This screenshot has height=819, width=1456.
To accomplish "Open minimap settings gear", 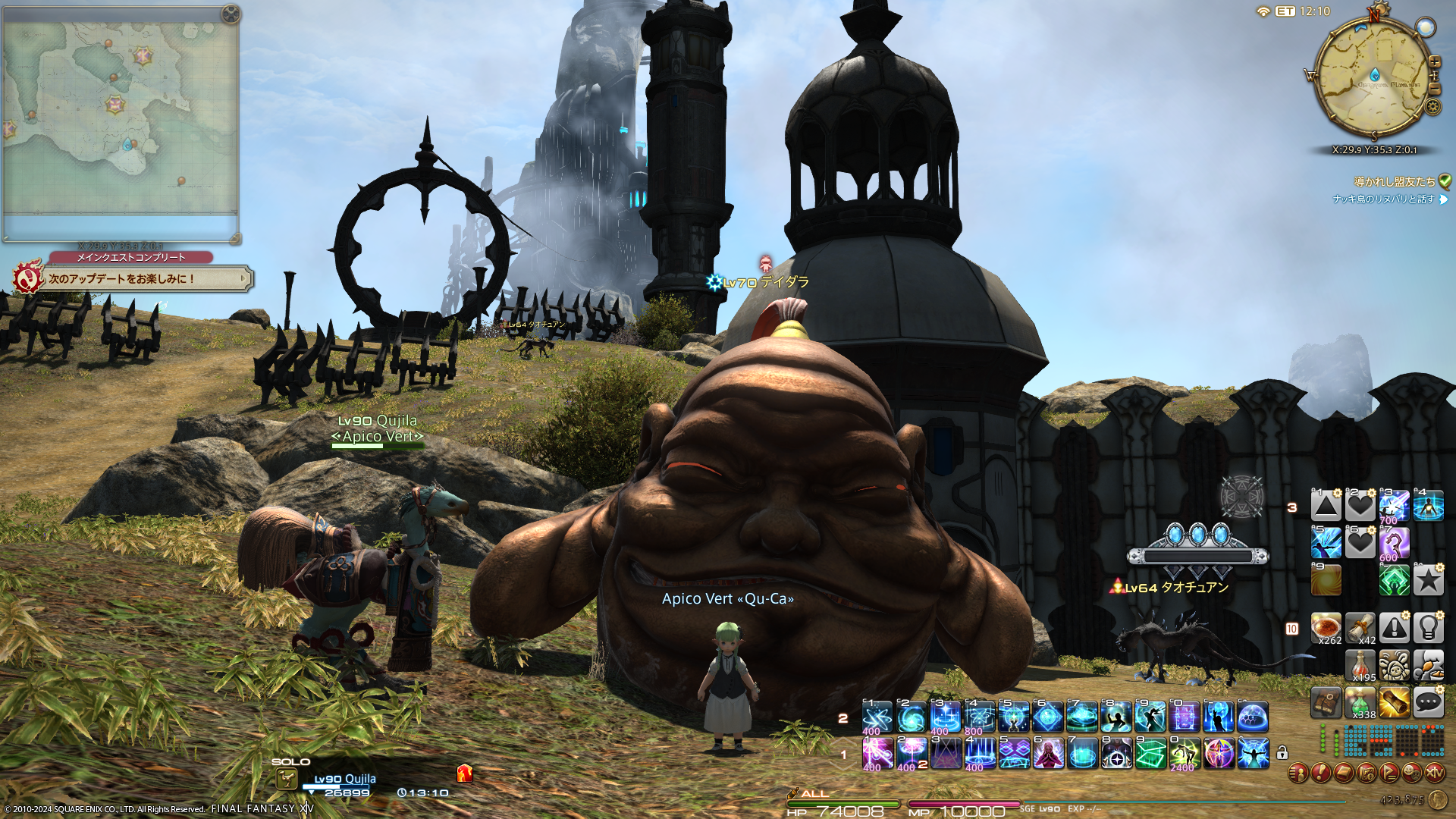I will 1432,106.
